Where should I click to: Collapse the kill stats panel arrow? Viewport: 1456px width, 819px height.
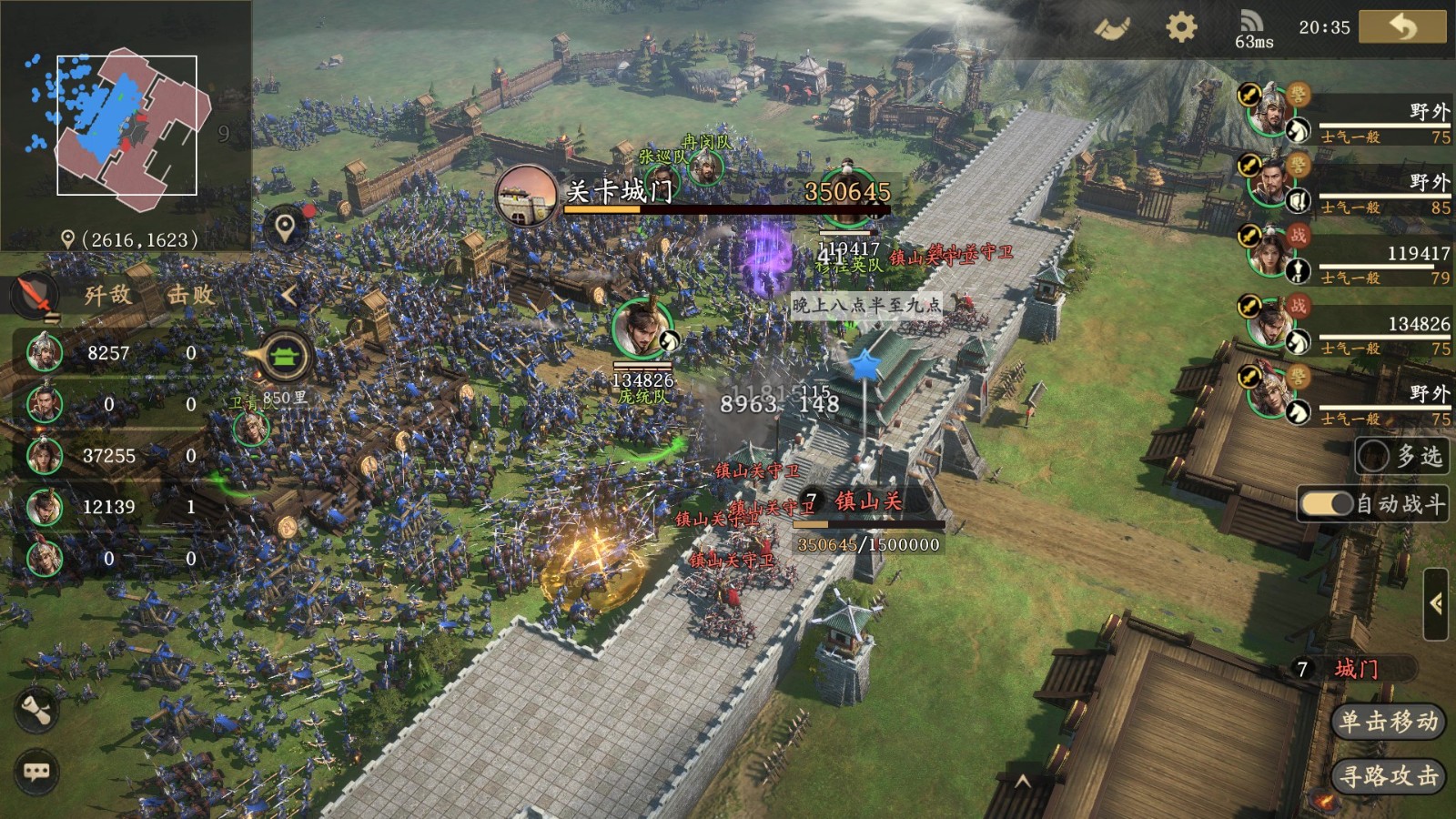[x=288, y=295]
